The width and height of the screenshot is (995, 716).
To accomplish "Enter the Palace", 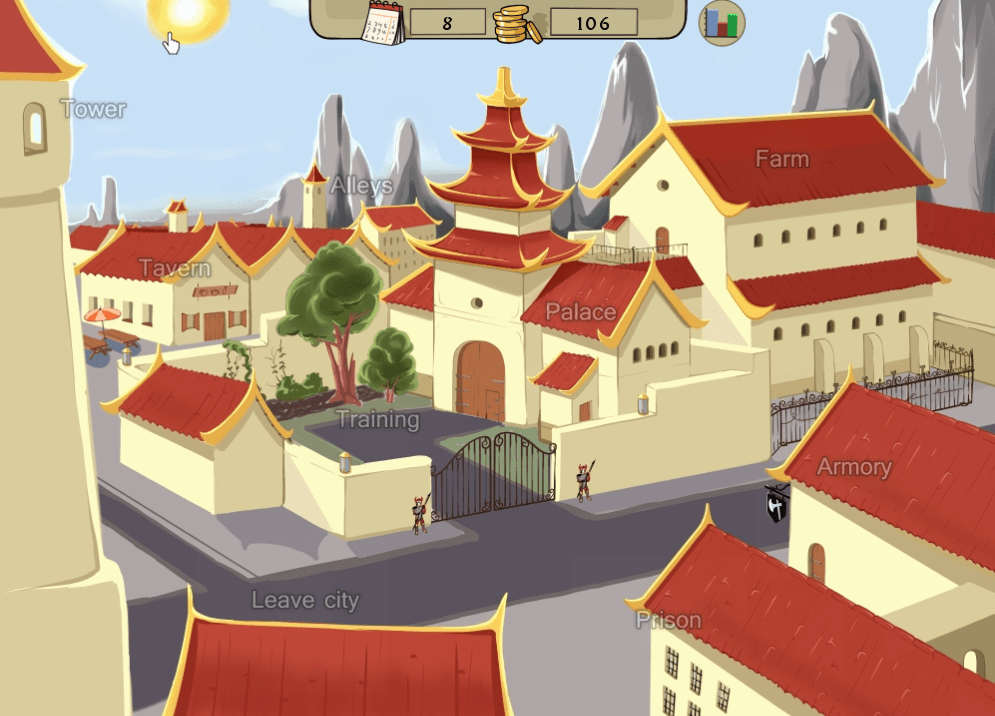I will pyautogui.click(x=580, y=312).
